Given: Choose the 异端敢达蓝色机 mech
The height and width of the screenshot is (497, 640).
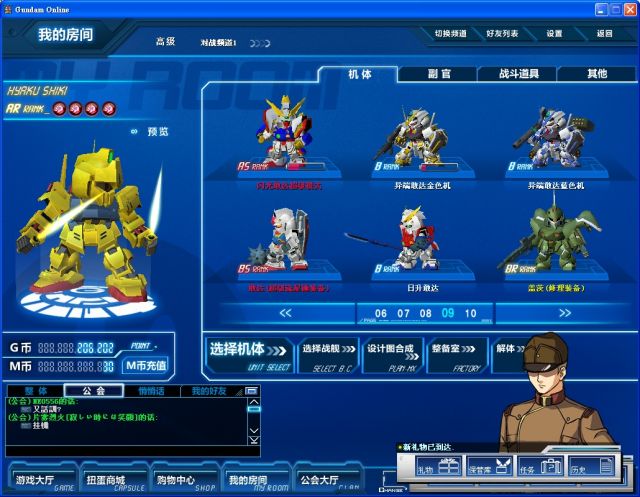Looking at the screenshot, I should tap(555, 138).
